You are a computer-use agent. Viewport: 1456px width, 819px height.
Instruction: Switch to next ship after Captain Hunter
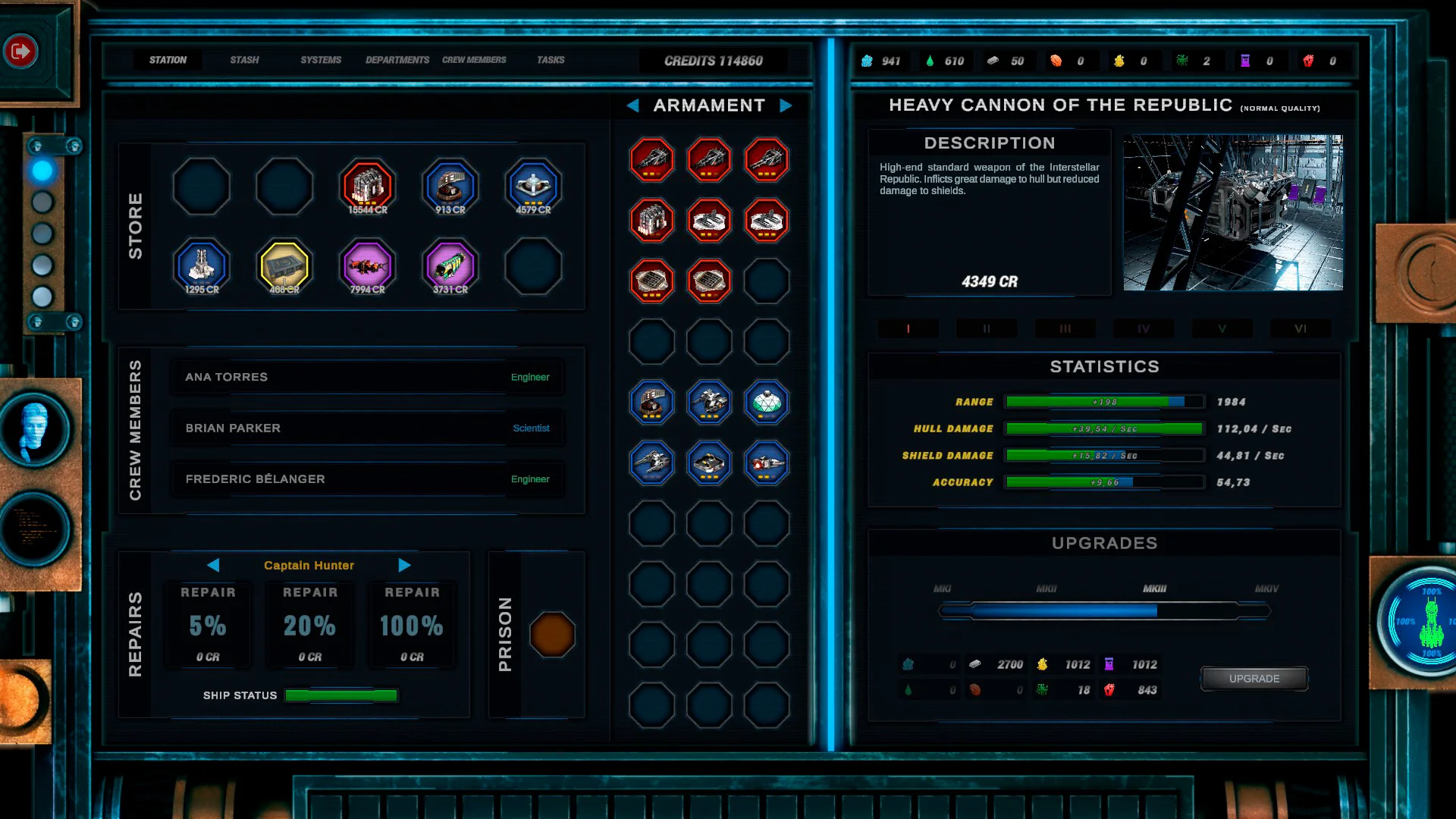tap(404, 565)
